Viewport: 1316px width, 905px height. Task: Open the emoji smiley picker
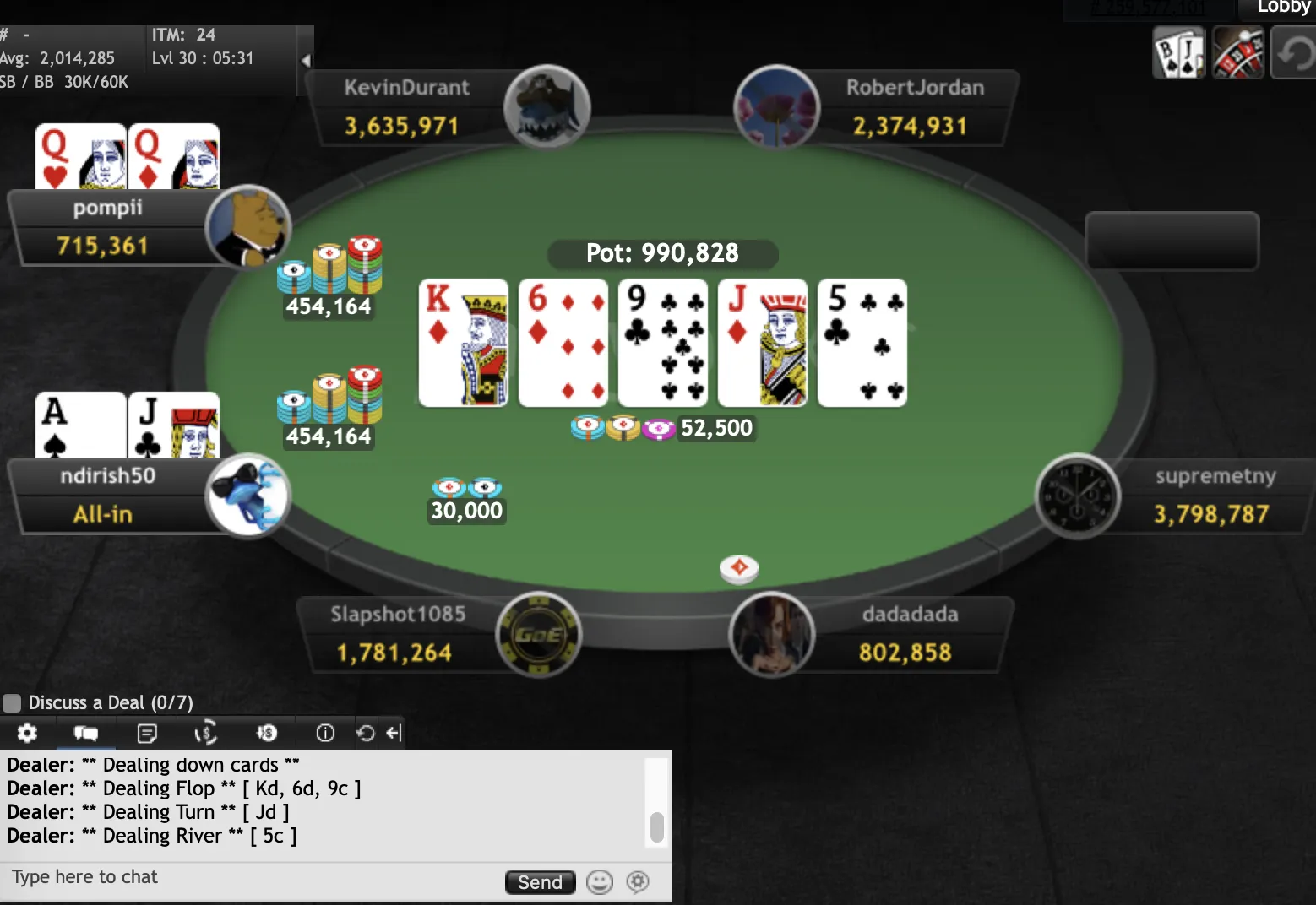pyautogui.click(x=599, y=882)
